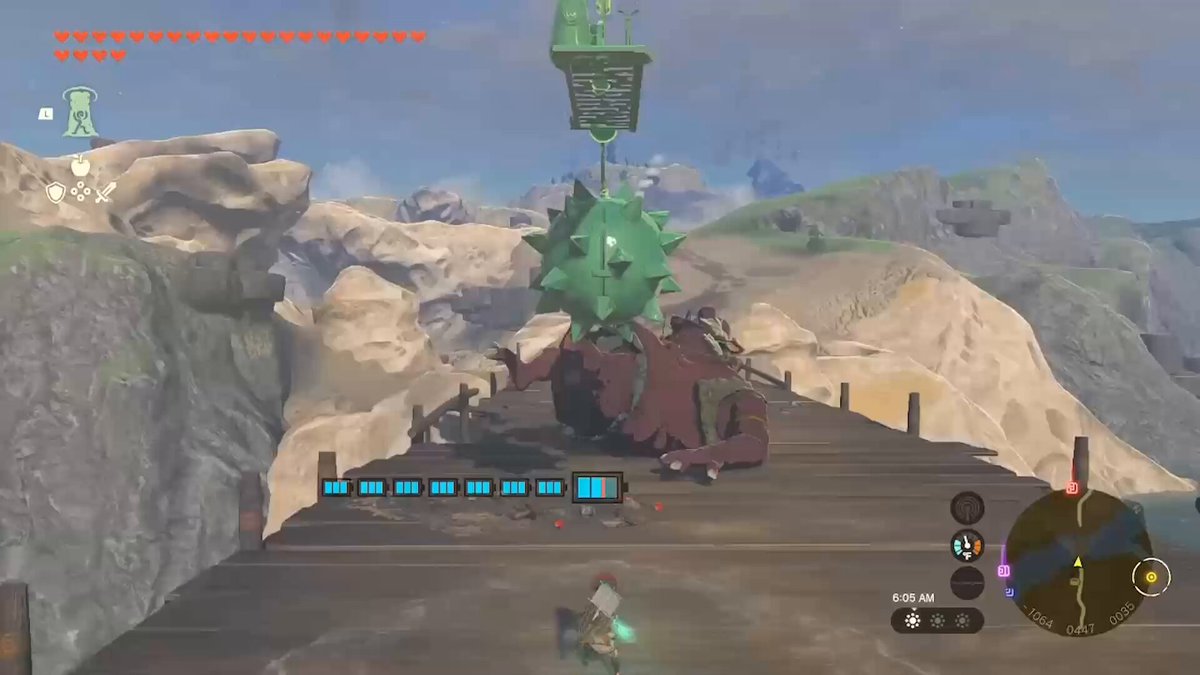Click the temperature gauge icon
The width and height of the screenshot is (1200, 675).
click(967, 545)
